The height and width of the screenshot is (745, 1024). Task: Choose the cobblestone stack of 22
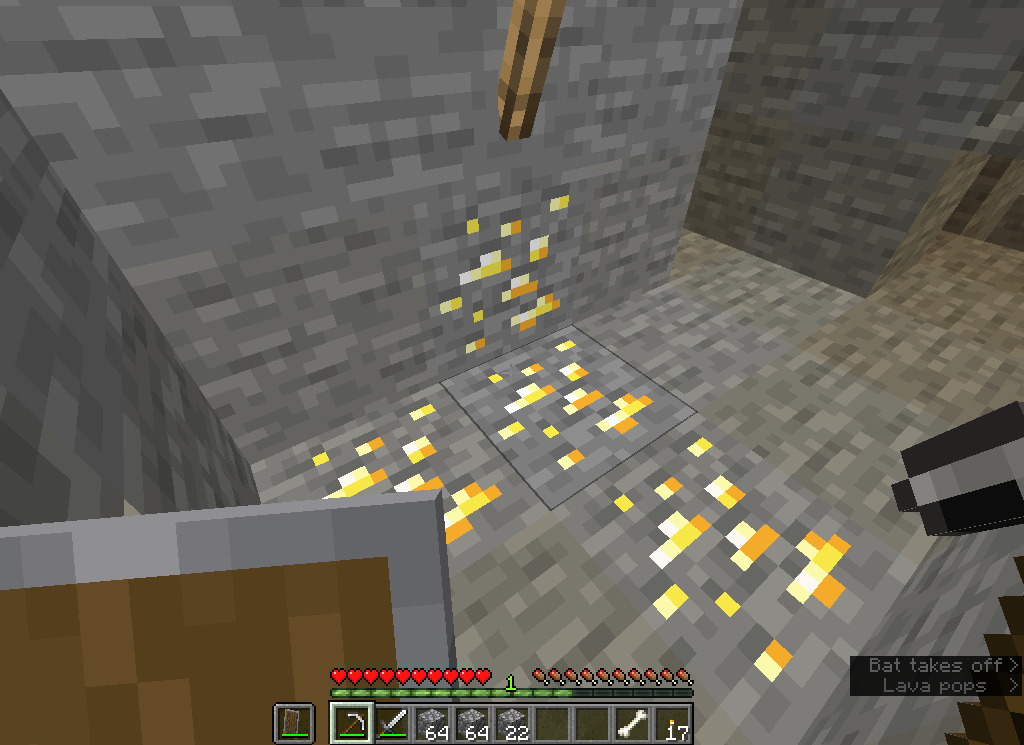[x=513, y=721]
